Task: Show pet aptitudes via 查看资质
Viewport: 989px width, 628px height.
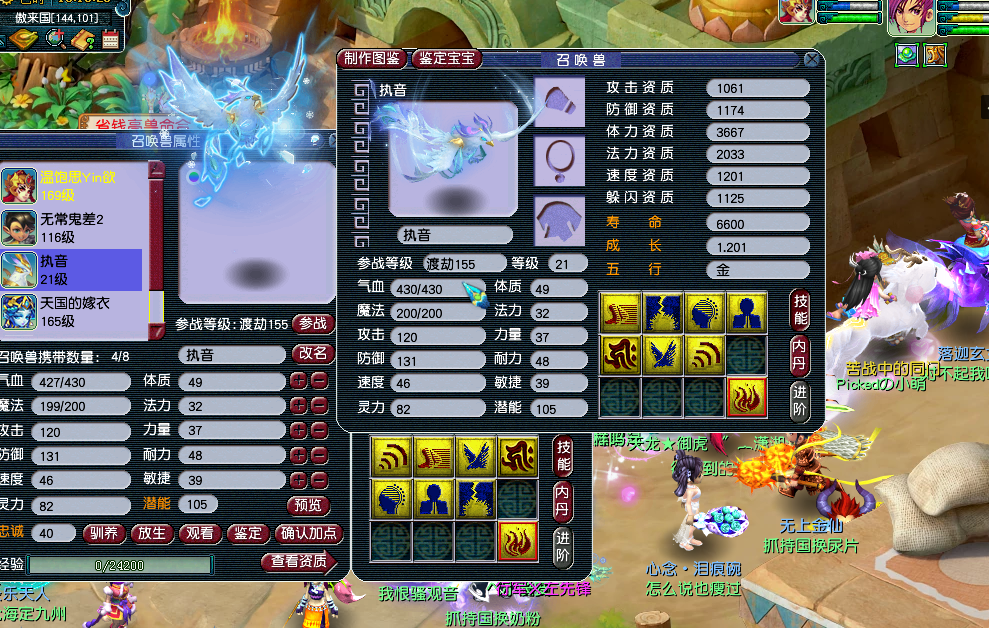Action: coord(299,562)
